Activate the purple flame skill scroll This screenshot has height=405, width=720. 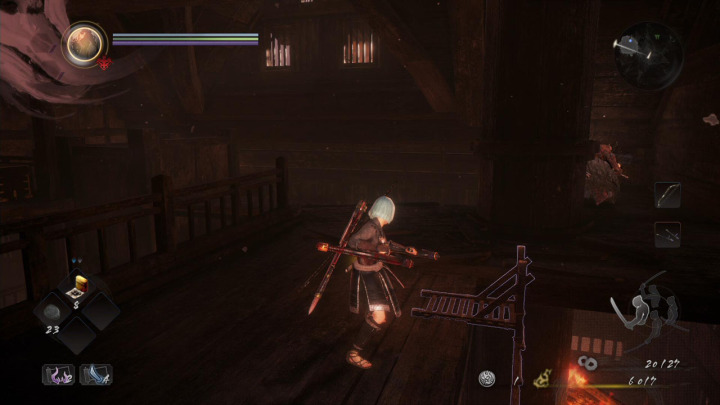pos(56,375)
